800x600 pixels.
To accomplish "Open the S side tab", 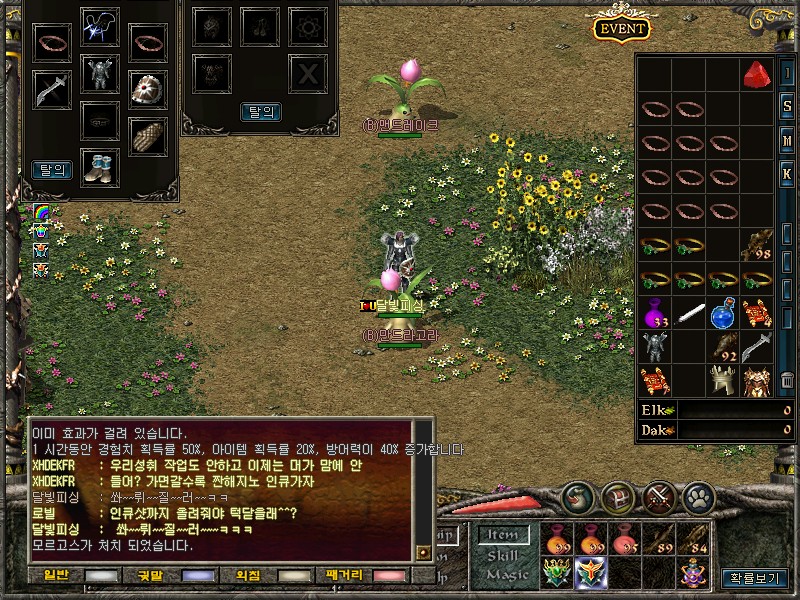I will click(x=787, y=107).
